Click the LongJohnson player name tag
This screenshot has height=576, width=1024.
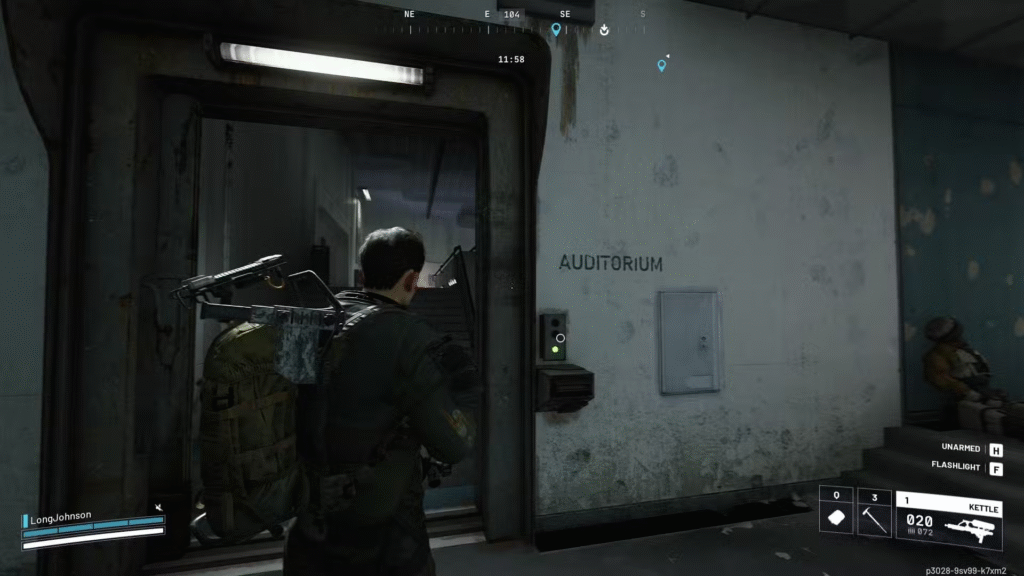(62, 516)
